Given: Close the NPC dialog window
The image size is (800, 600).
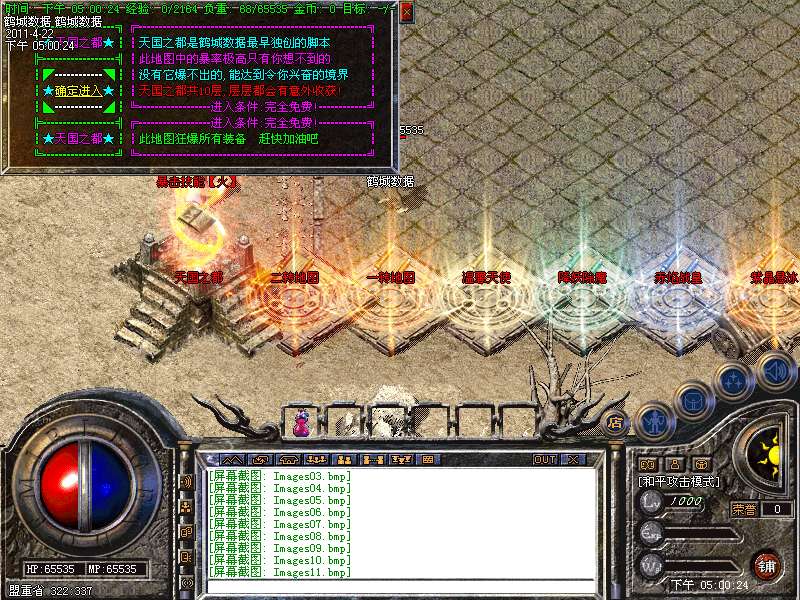Looking at the screenshot, I should 406,13.
